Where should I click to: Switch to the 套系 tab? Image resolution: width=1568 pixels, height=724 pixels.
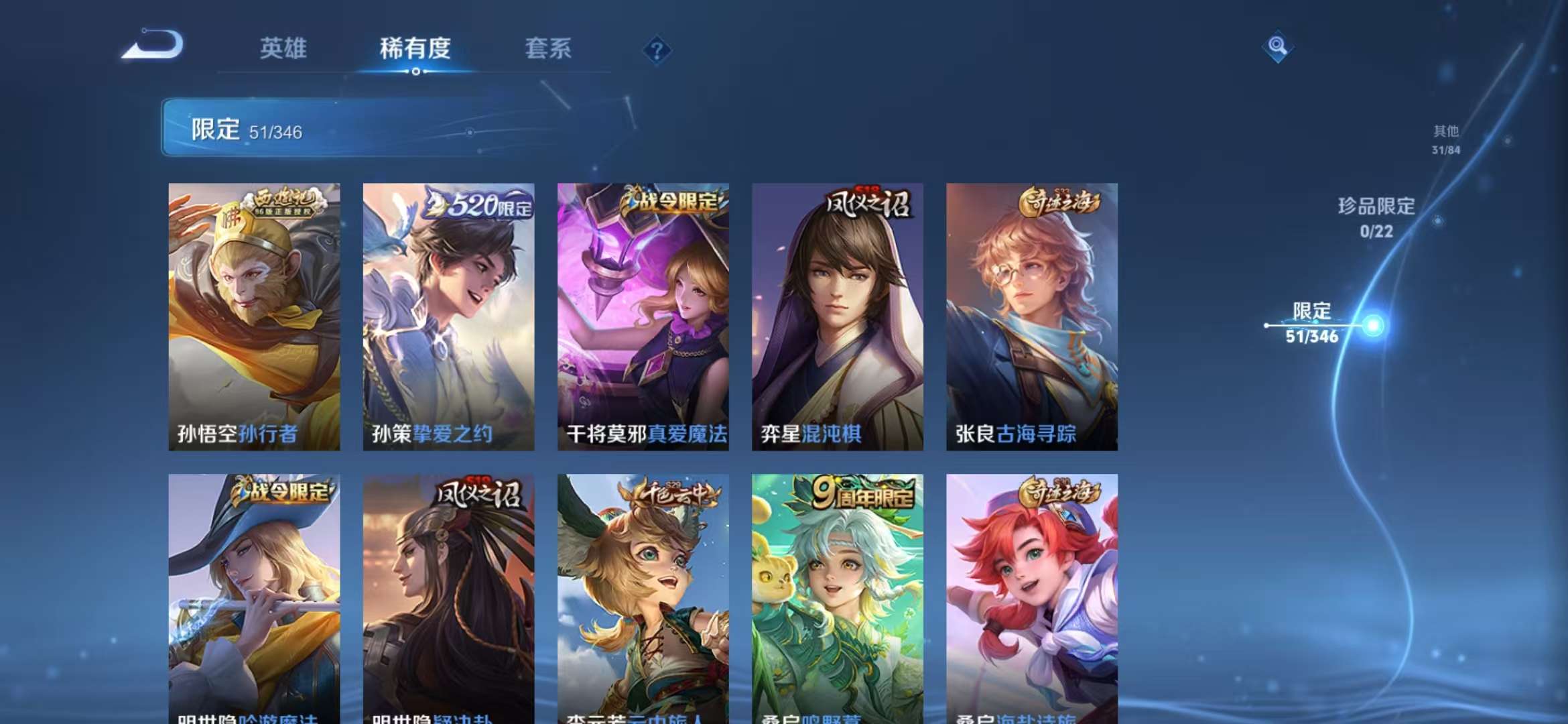point(549,50)
